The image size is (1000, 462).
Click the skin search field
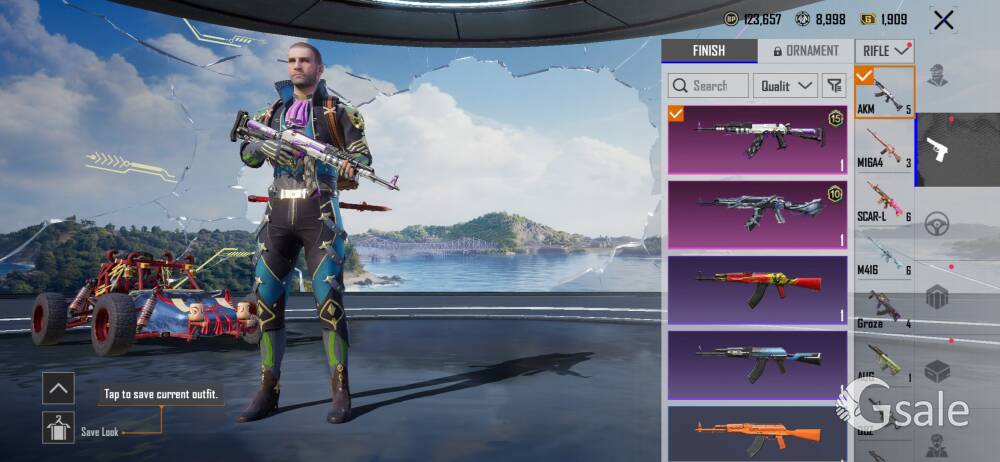(x=709, y=86)
